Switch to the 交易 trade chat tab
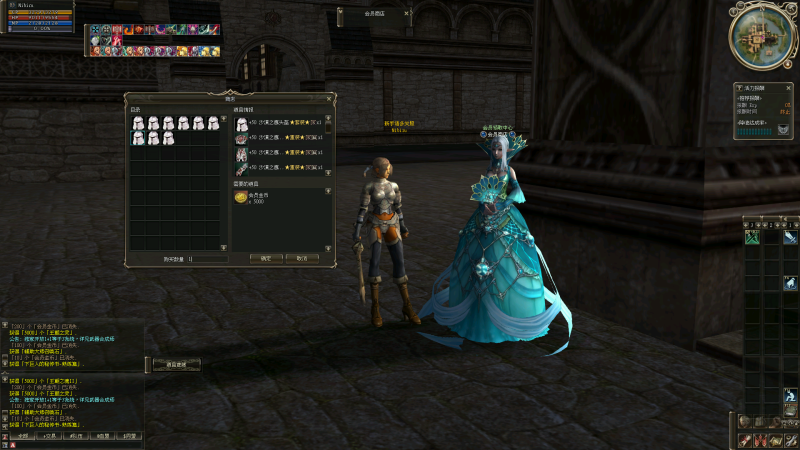The height and width of the screenshot is (450, 800). tap(46, 437)
